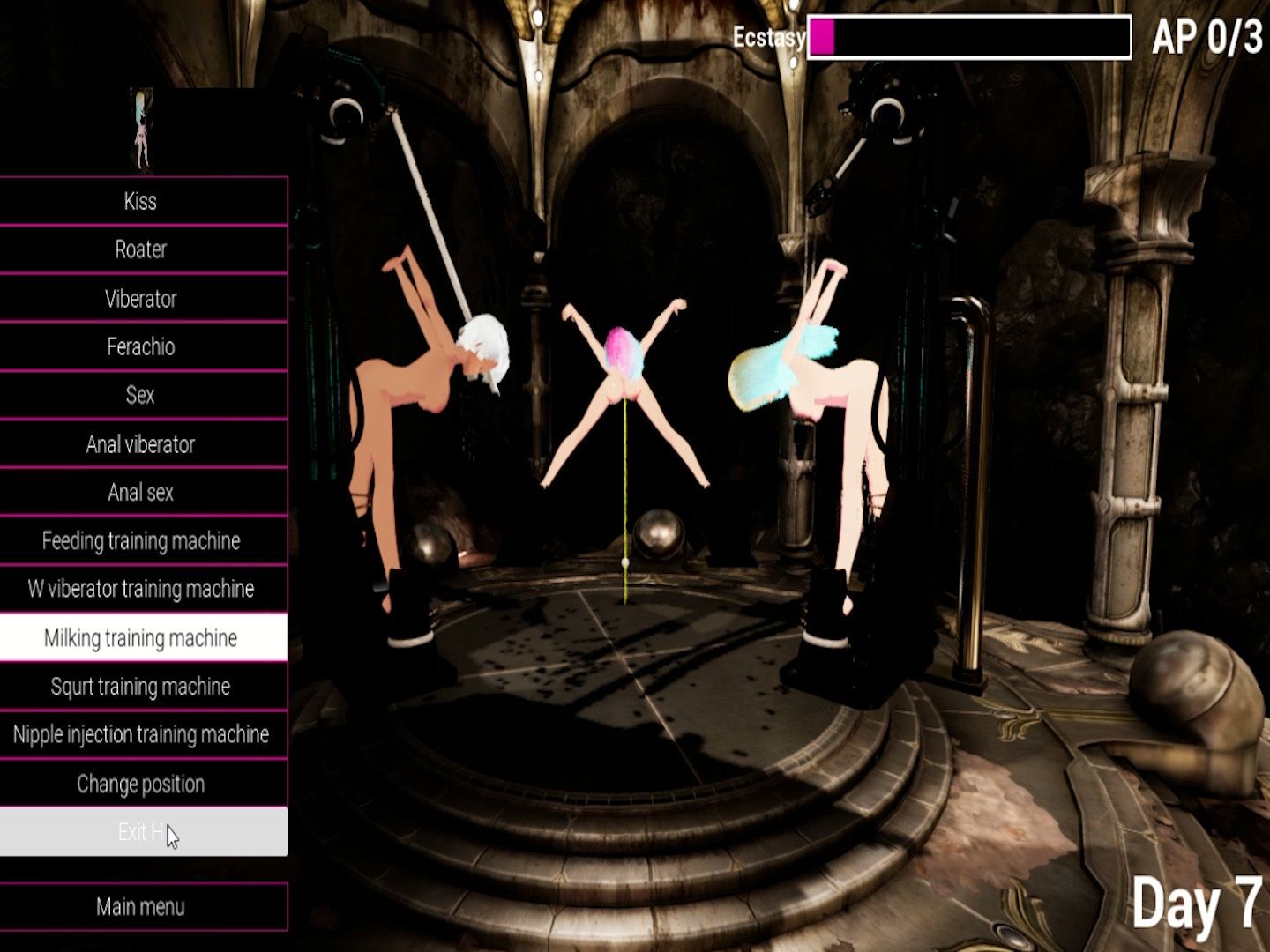Click the Viberator menu entry
This screenshot has width=1270, height=952.
click(x=141, y=299)
